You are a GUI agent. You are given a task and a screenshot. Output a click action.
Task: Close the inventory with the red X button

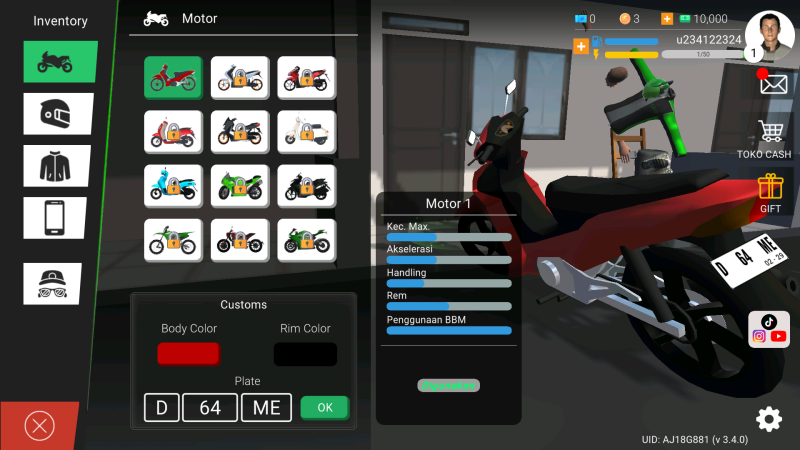pyautogui.click(x=39, y=426)
